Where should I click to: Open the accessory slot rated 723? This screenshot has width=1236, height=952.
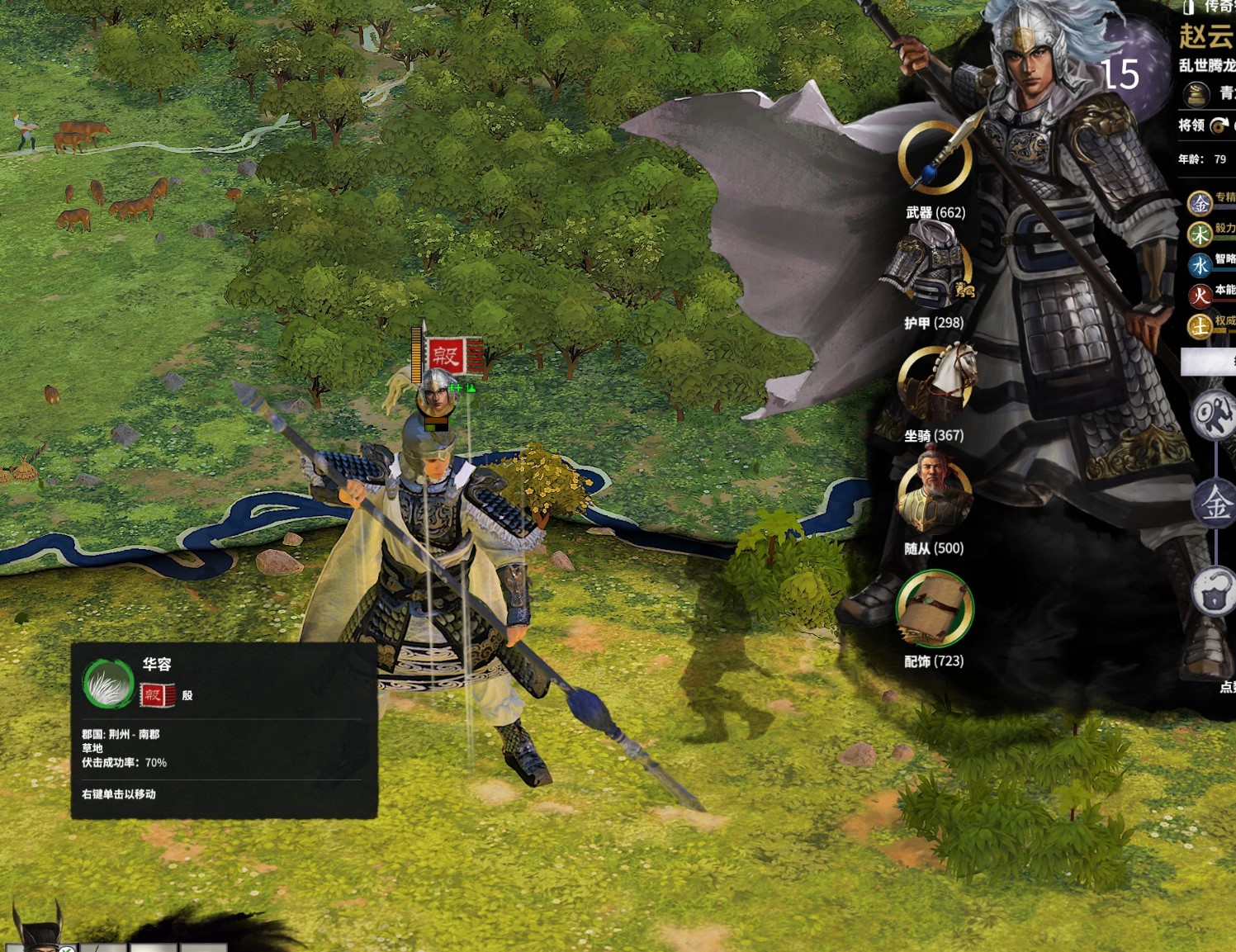935,609
